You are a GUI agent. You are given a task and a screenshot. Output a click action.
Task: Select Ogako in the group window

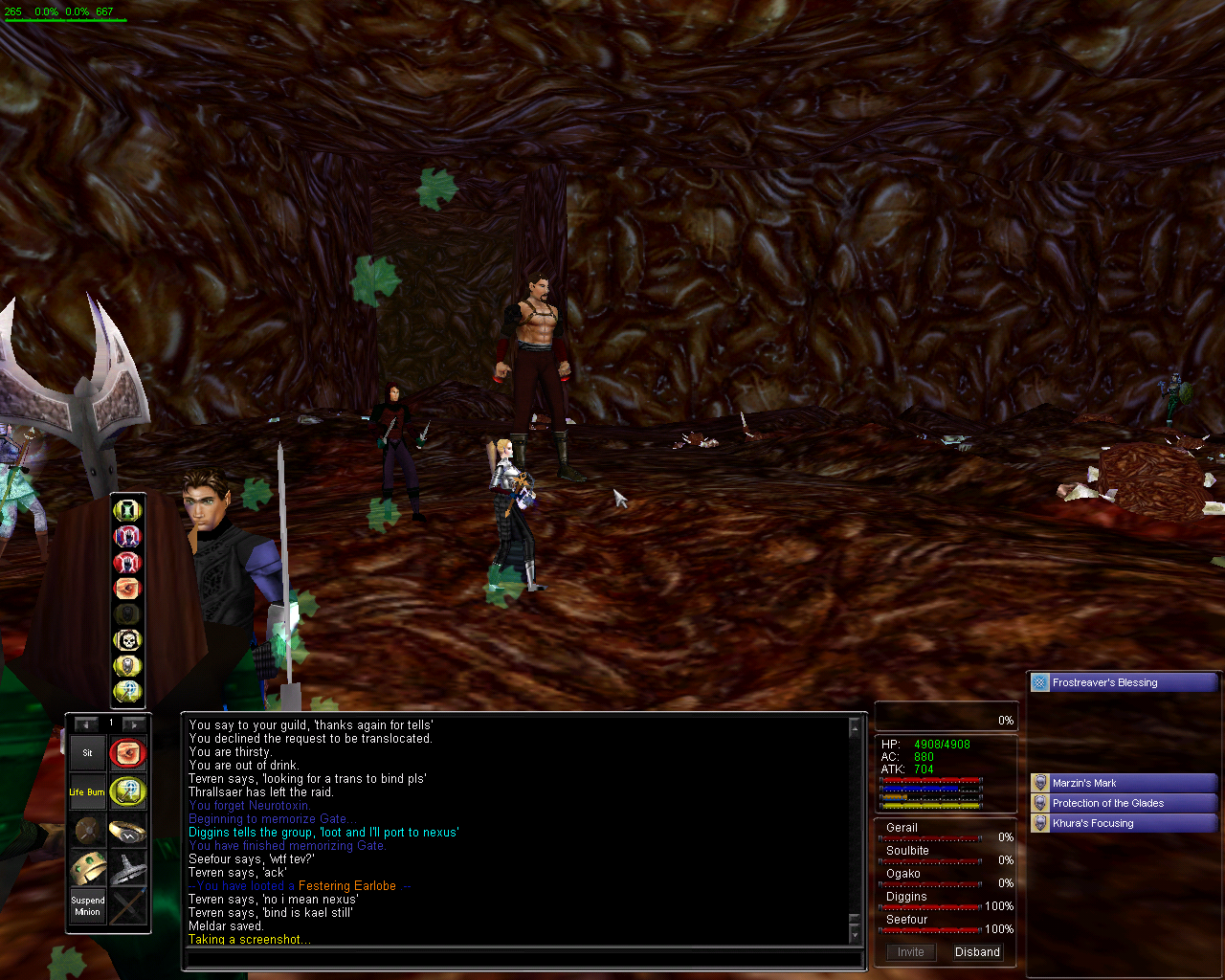pos(902,874)
